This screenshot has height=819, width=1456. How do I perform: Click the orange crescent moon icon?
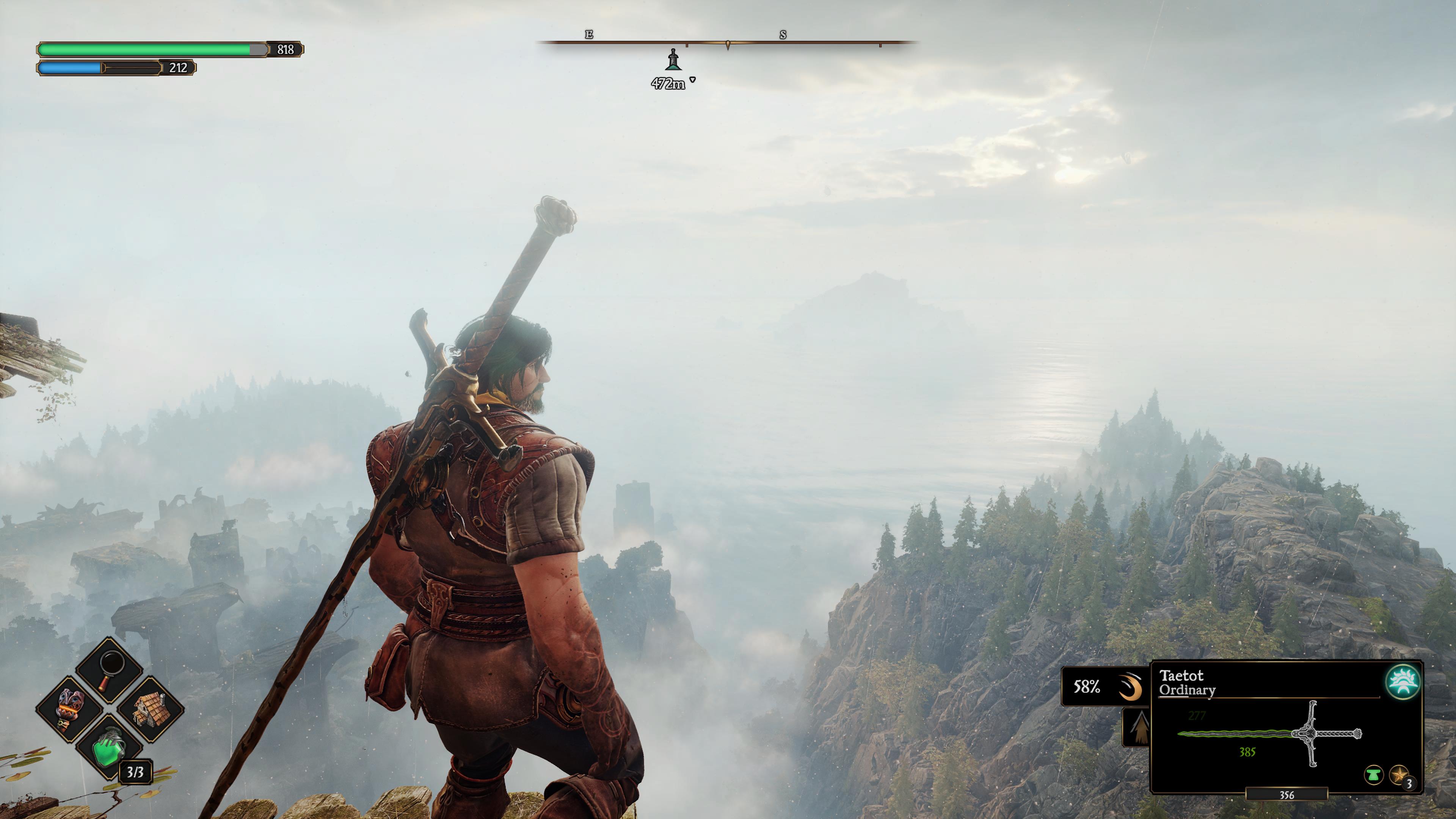click(1130, 687)
